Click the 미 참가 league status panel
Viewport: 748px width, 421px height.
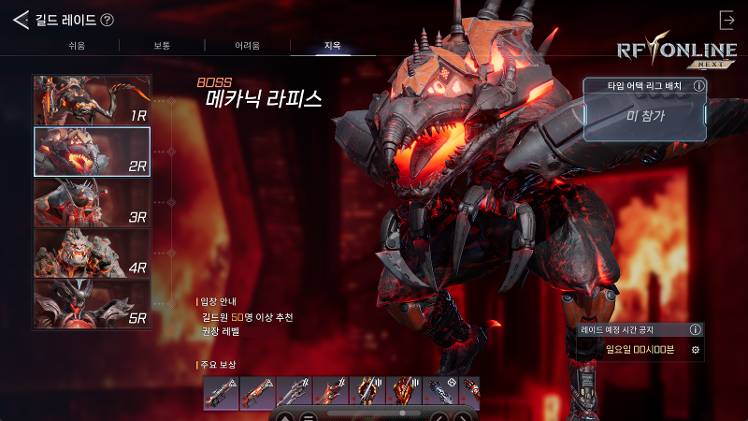[x=644, y=117]
